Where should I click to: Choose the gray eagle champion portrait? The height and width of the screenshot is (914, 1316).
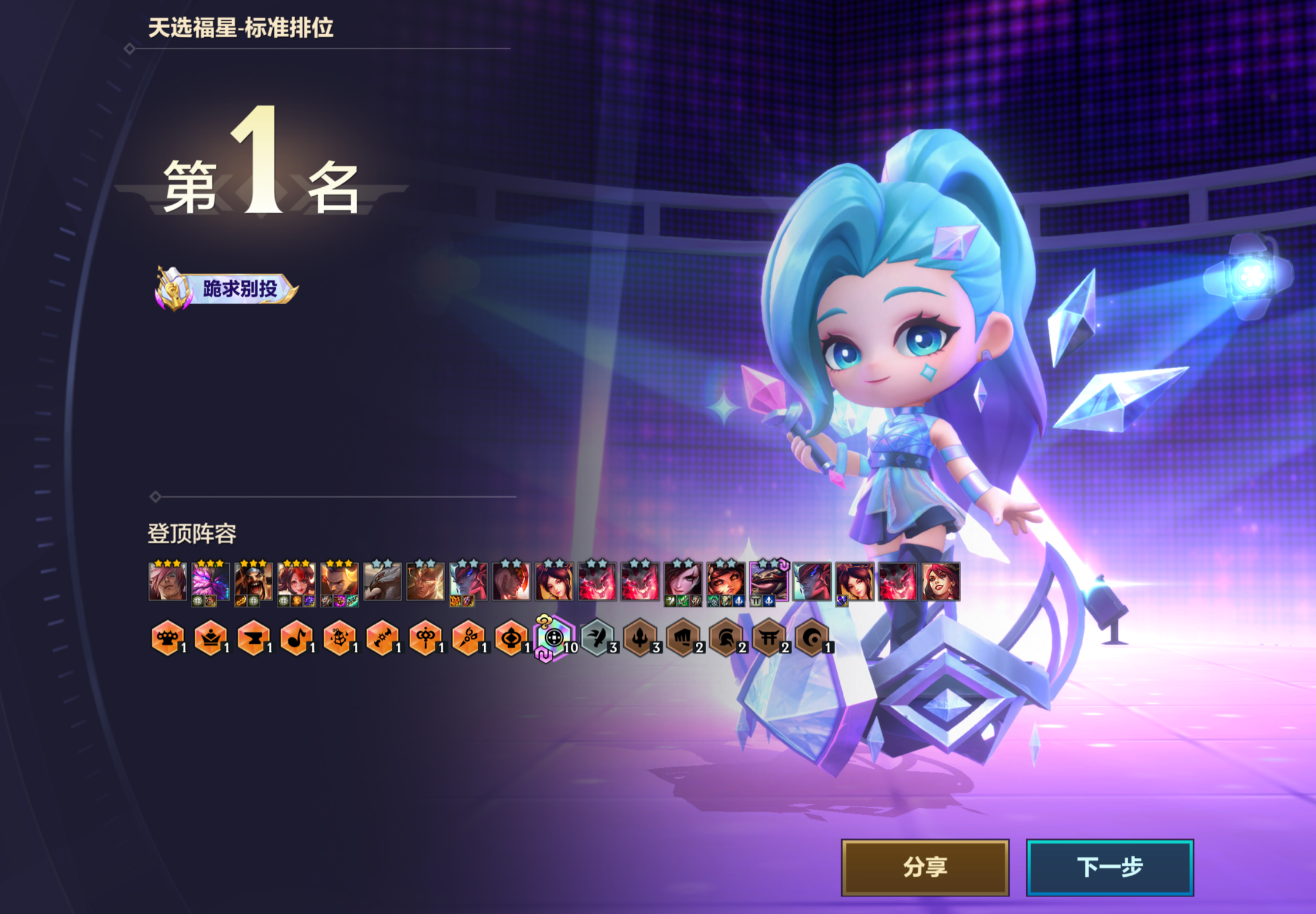[382, 582]
